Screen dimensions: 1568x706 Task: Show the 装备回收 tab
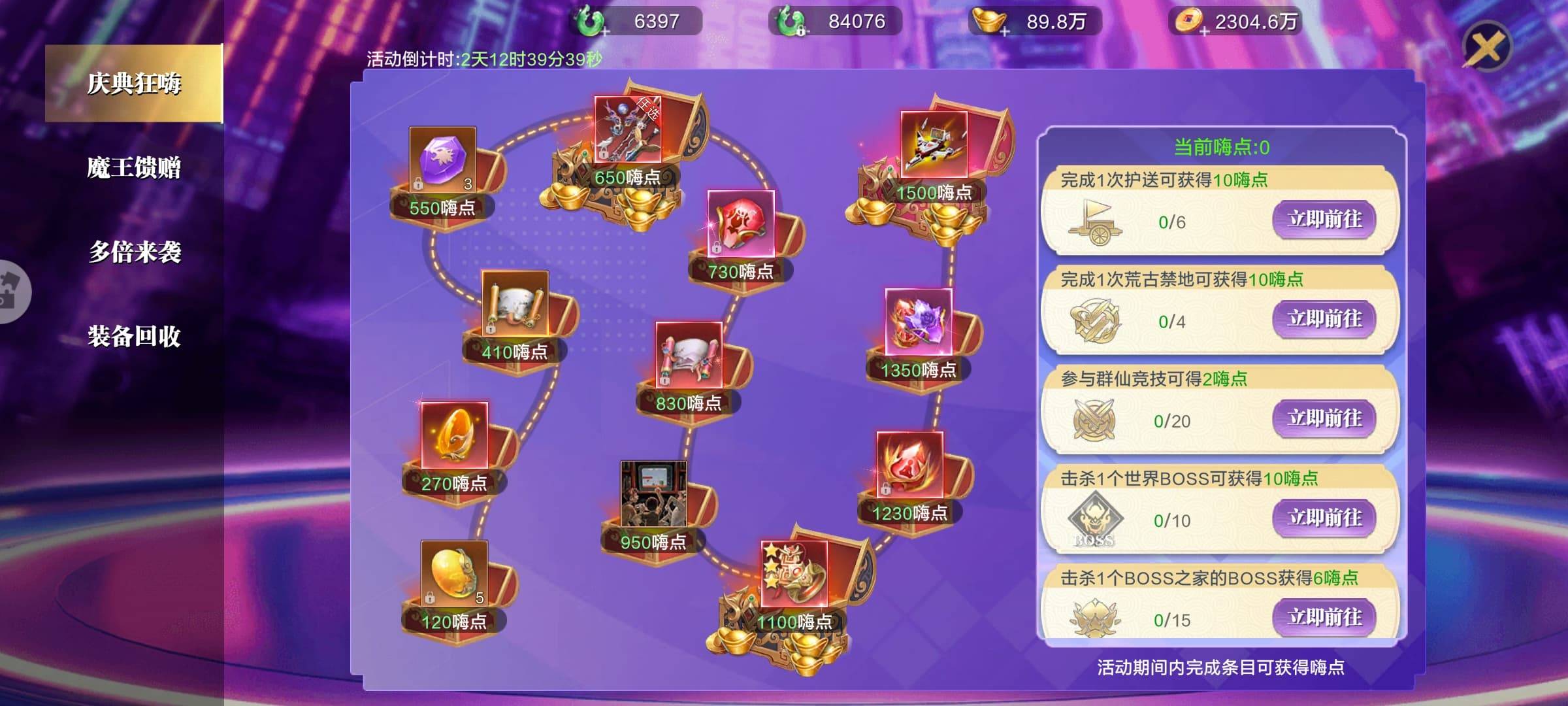(x=134, y=336)
